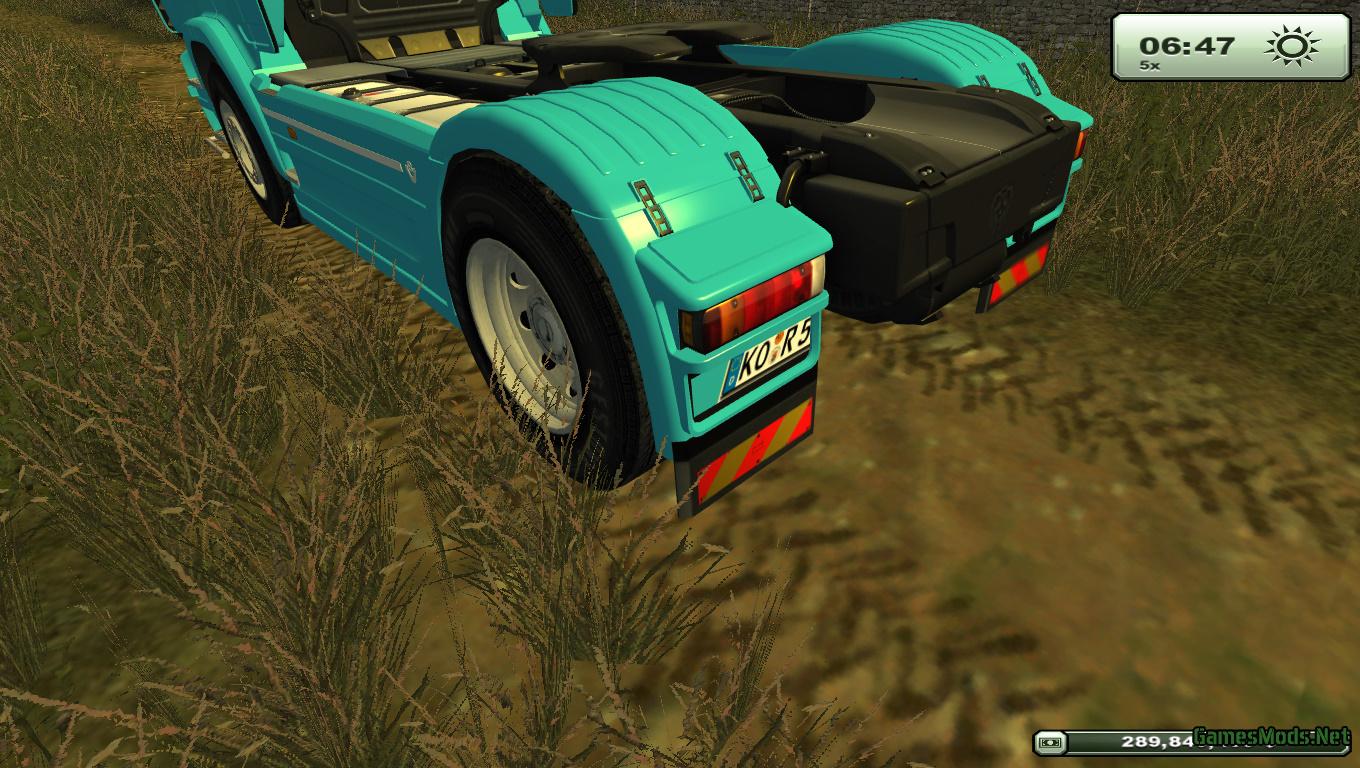The height and width of the screenshot is (768, 1360).
Task: Click the cash icon beside the money balance
Action: [1048, 742]
